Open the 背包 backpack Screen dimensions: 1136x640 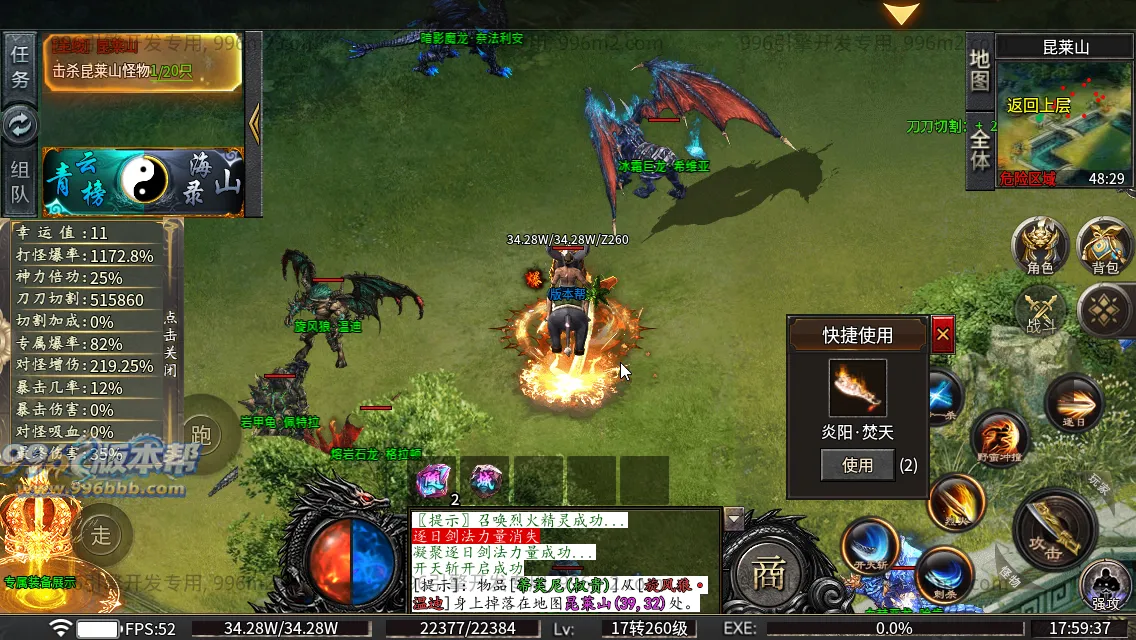[x=1104, y=246]
